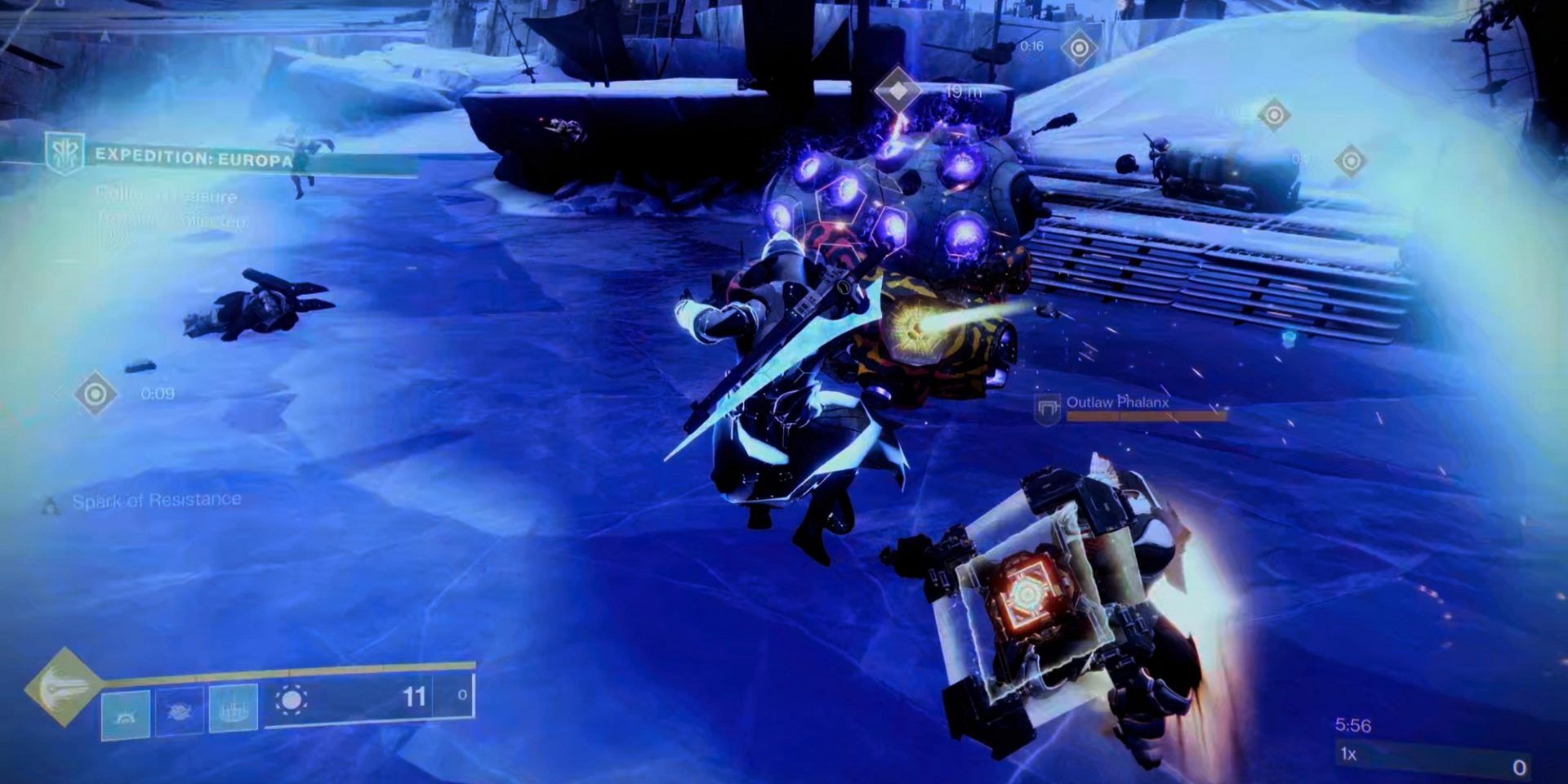Select the first cyan grenade ability square
Image resolution: width=1568 pixels, height=784 pixels.
(x=126, y=714)
